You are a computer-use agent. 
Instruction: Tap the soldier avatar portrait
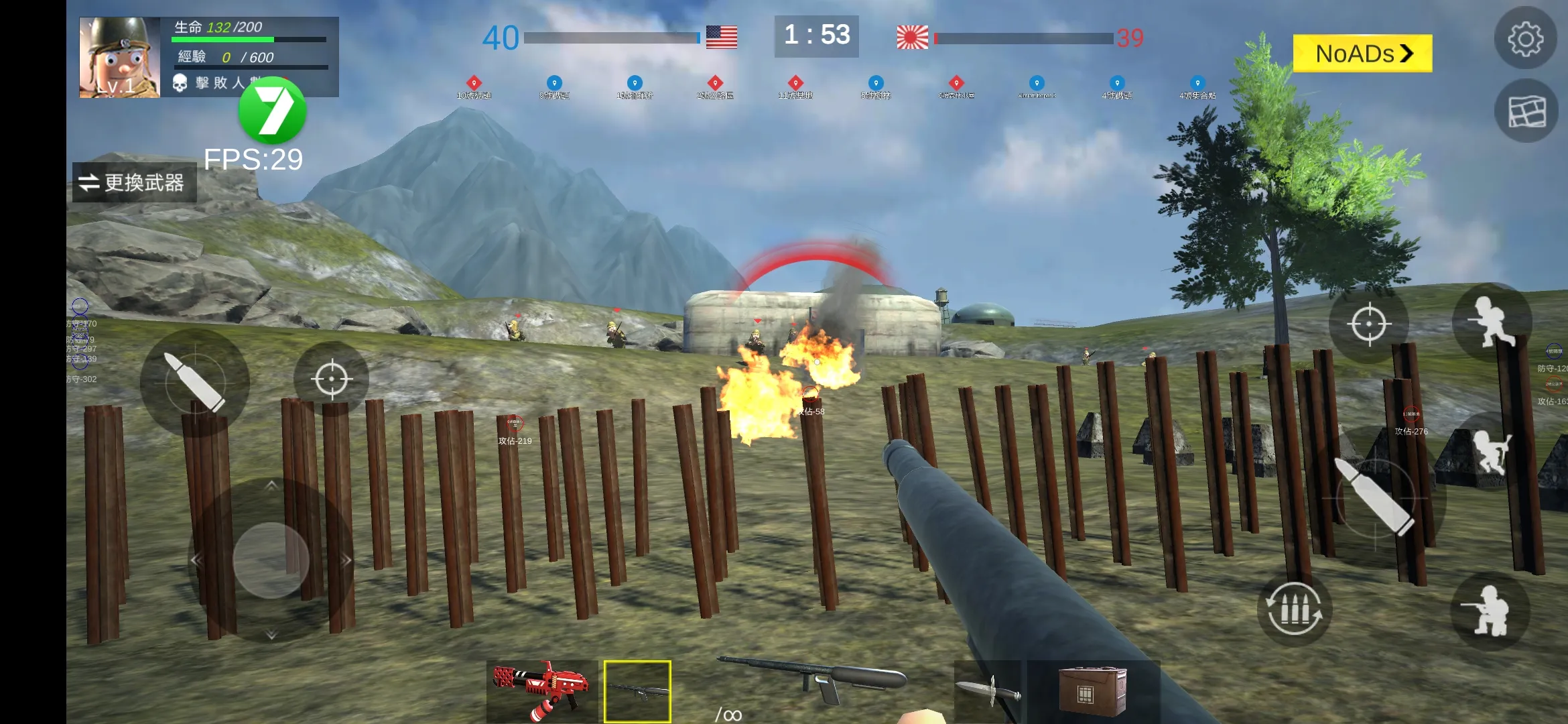[x=119, y=58]
